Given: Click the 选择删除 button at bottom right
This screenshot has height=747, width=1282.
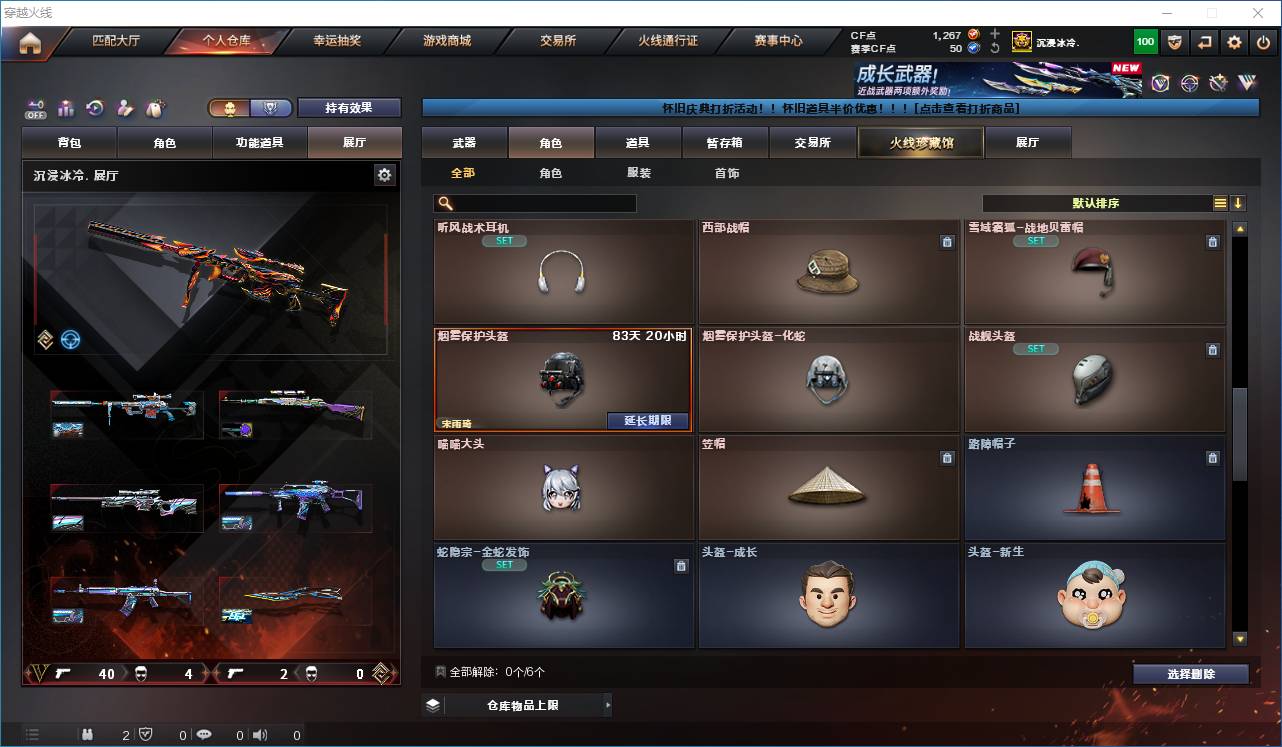Looking at the screenshot, I should tap(1190, 674).
